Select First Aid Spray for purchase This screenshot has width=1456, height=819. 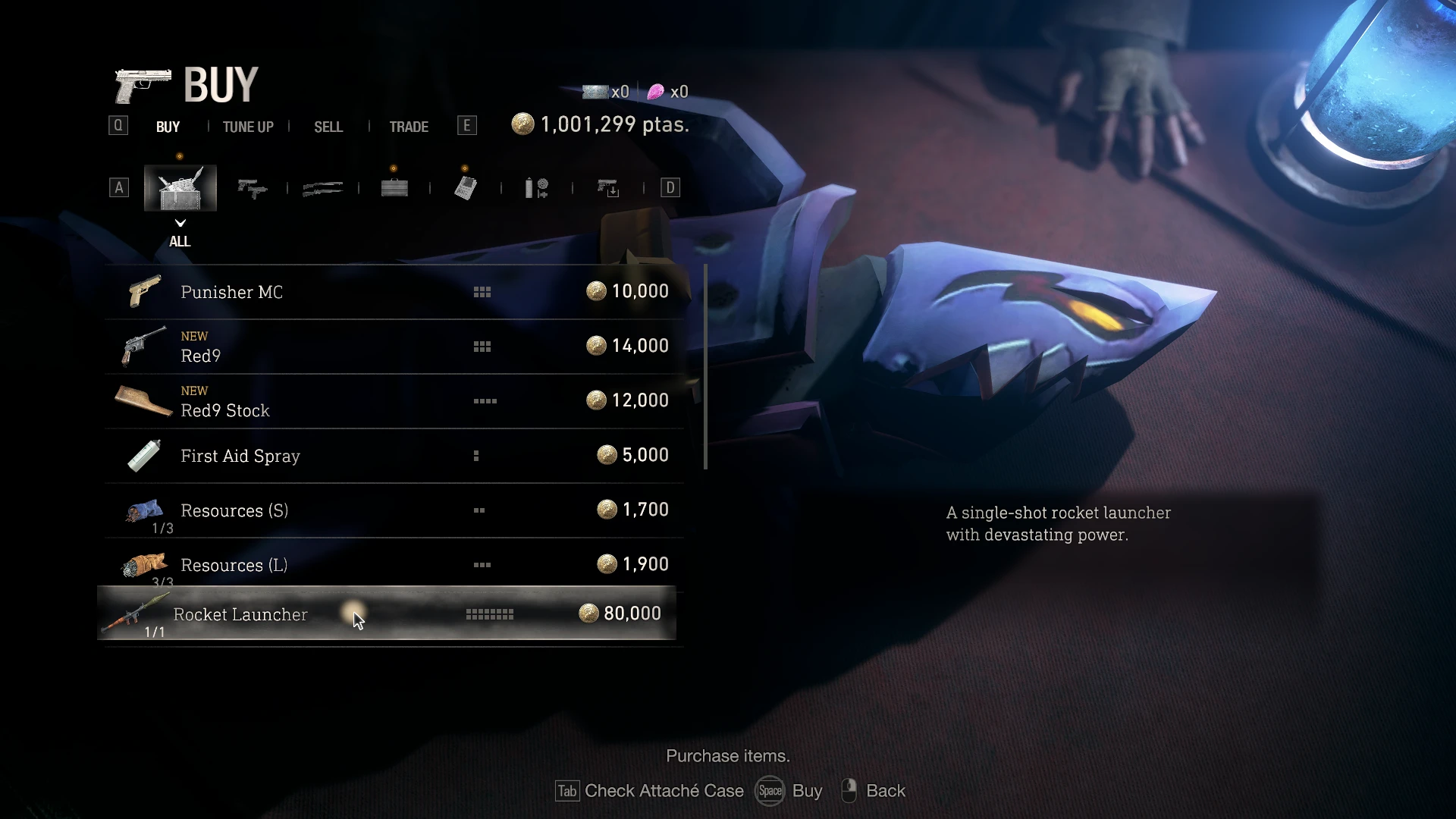(394, 456)
